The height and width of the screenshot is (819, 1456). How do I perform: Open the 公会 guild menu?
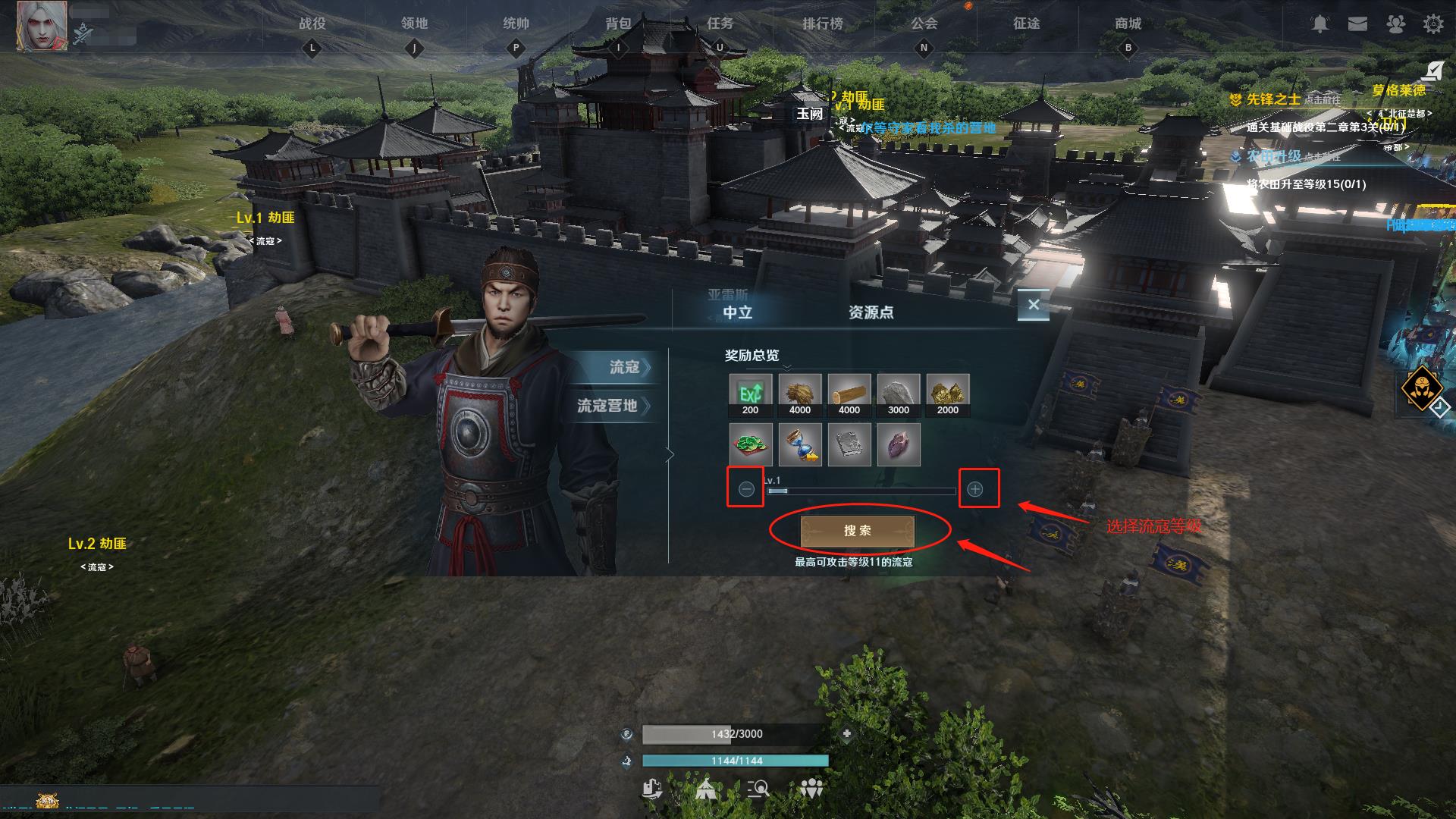click(924, 24)
